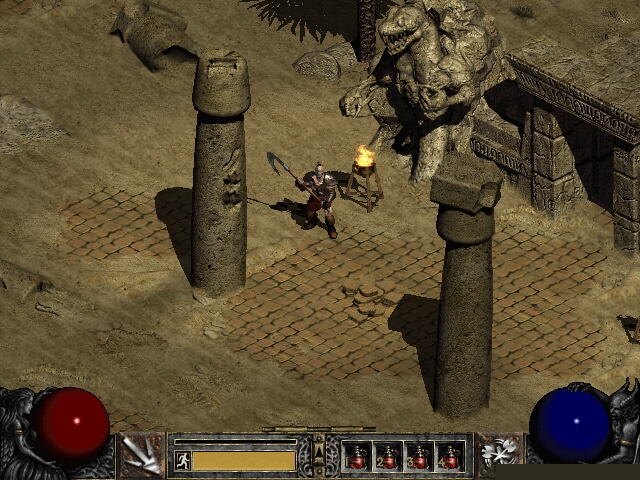Toggle the run/walk button
The width and height of the screenshot is (640, 480).
point(183,460)
